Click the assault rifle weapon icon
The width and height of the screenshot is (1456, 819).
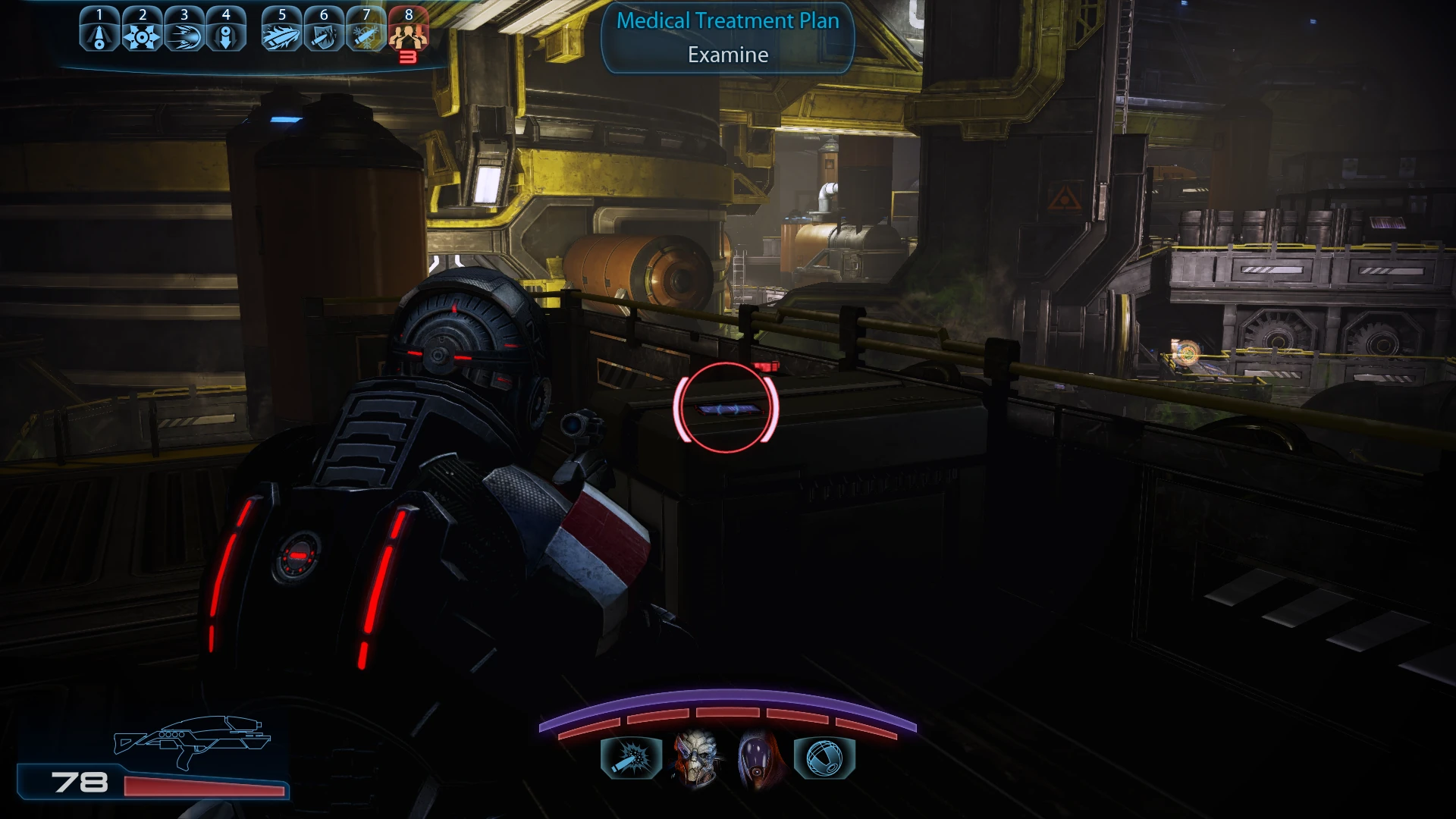pos(193,740)
